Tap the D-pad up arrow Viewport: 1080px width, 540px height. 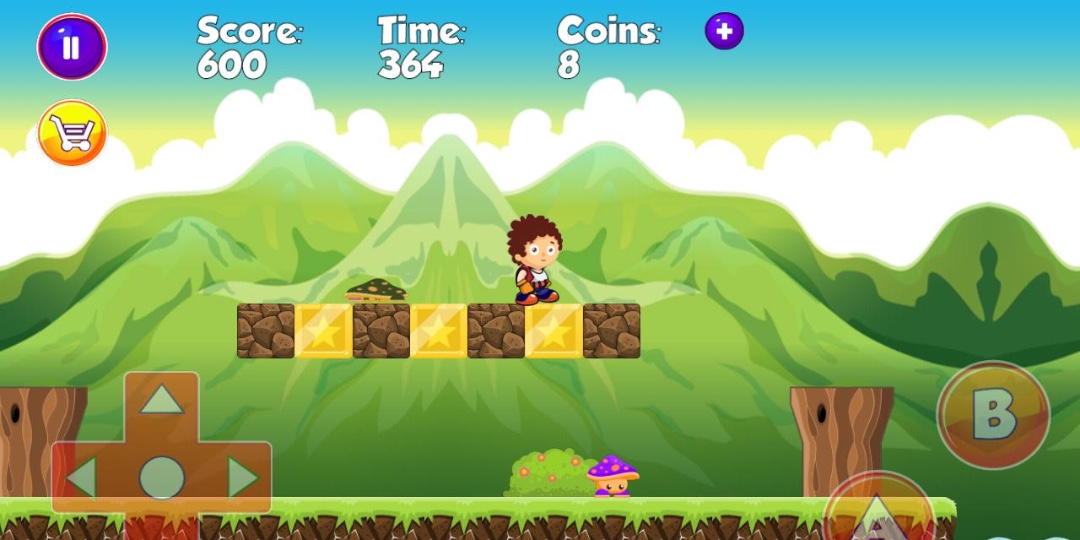pos(161,400)
